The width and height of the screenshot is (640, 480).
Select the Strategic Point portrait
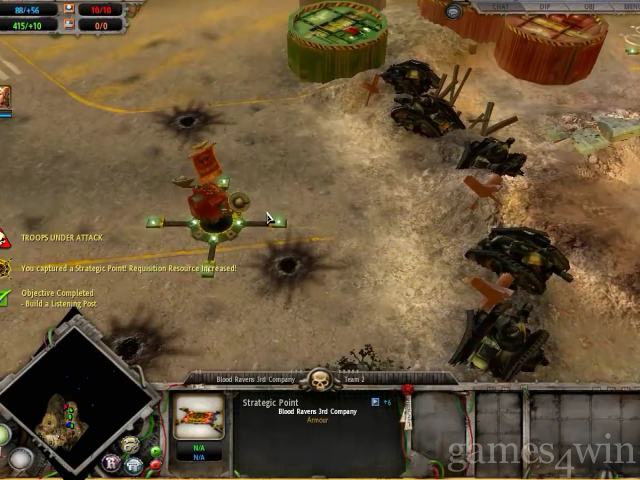(x=199, y=417)
